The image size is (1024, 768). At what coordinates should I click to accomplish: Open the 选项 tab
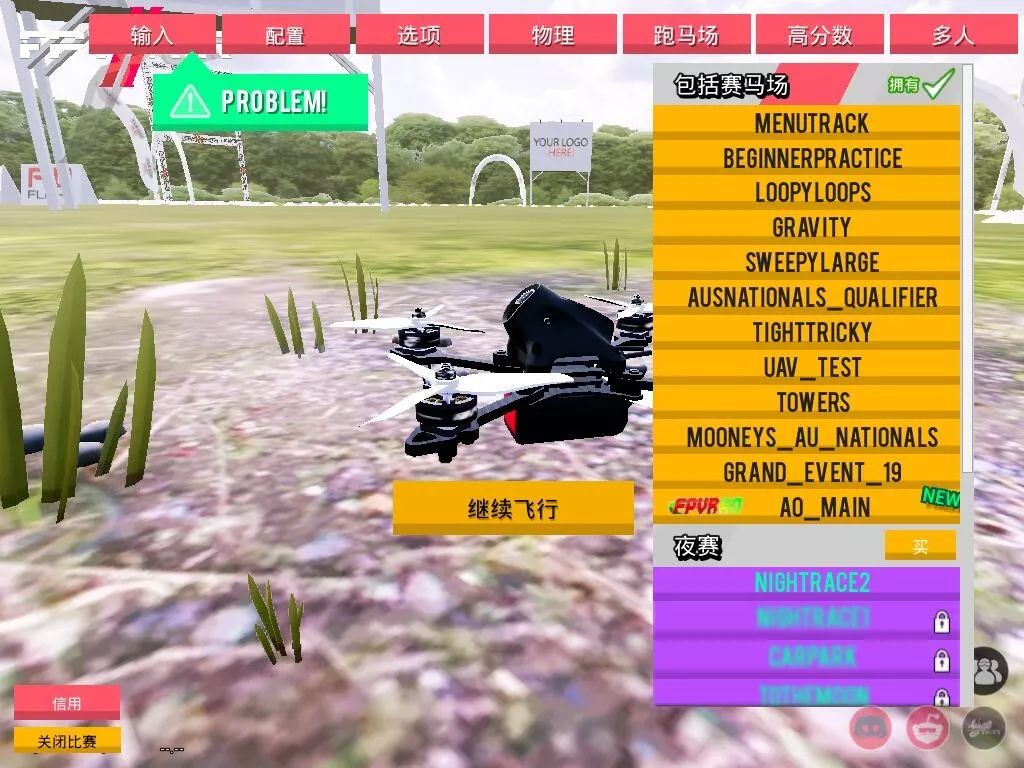[419, 35]
